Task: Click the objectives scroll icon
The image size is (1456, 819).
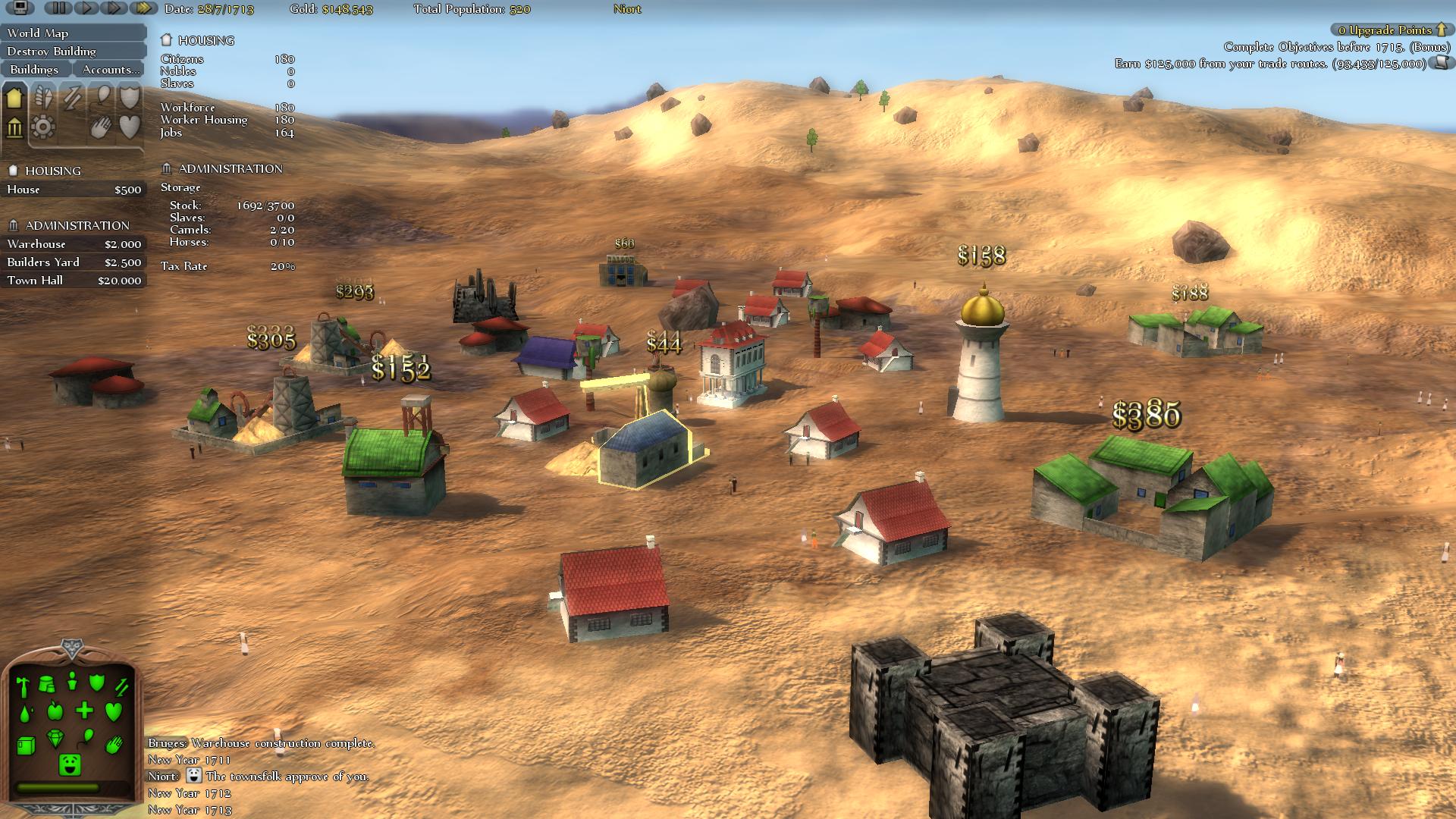Action: [1439, 64]
